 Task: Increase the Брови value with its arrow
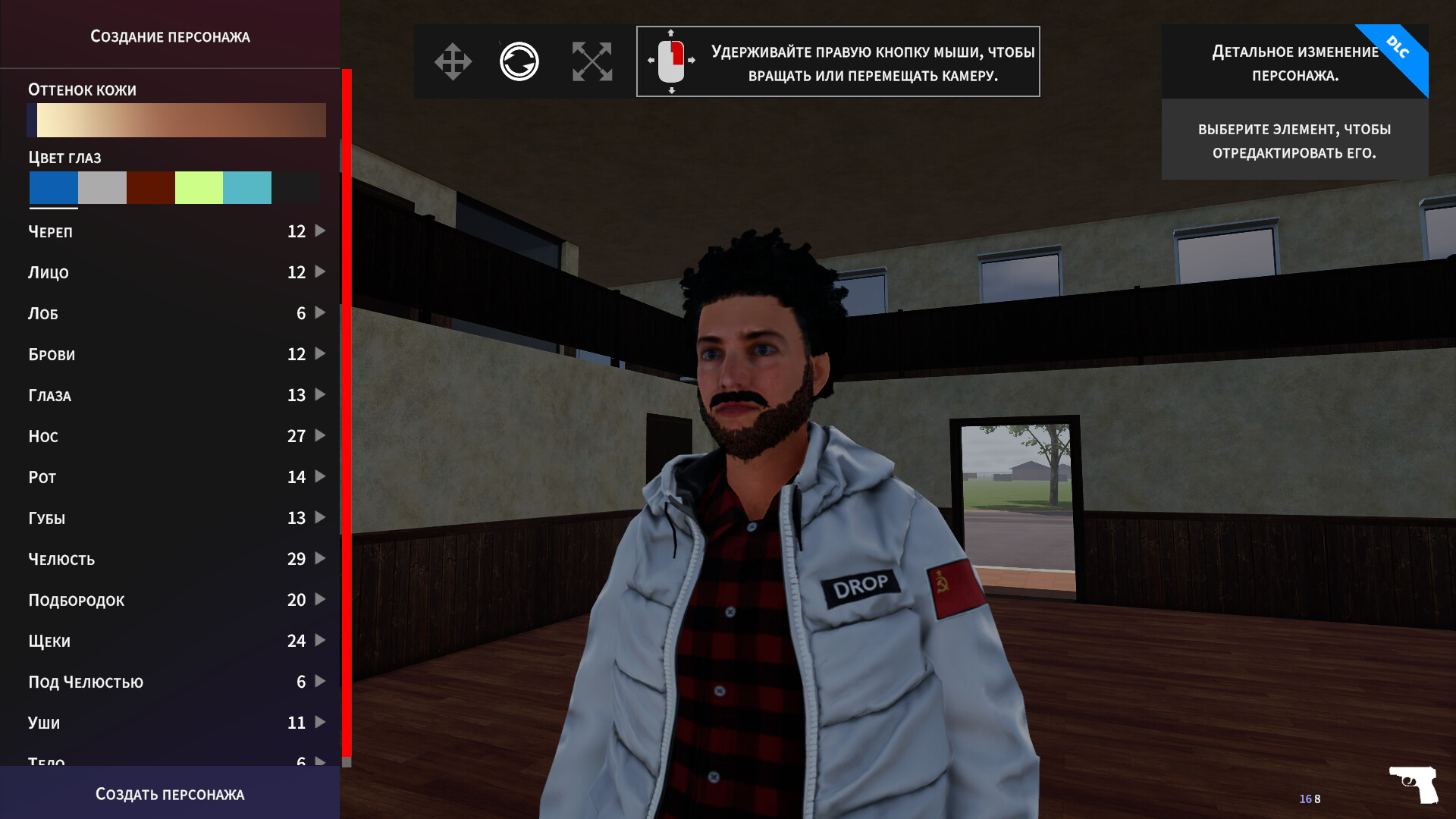pyautogui.click(x=320, y=353)
